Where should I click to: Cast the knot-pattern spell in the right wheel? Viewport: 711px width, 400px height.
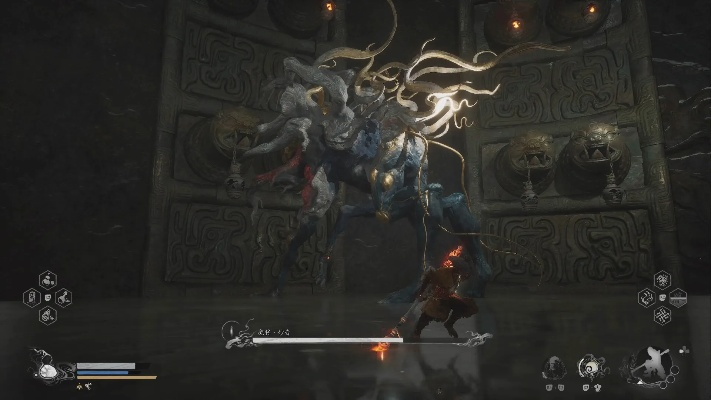[x=661, y=315]
